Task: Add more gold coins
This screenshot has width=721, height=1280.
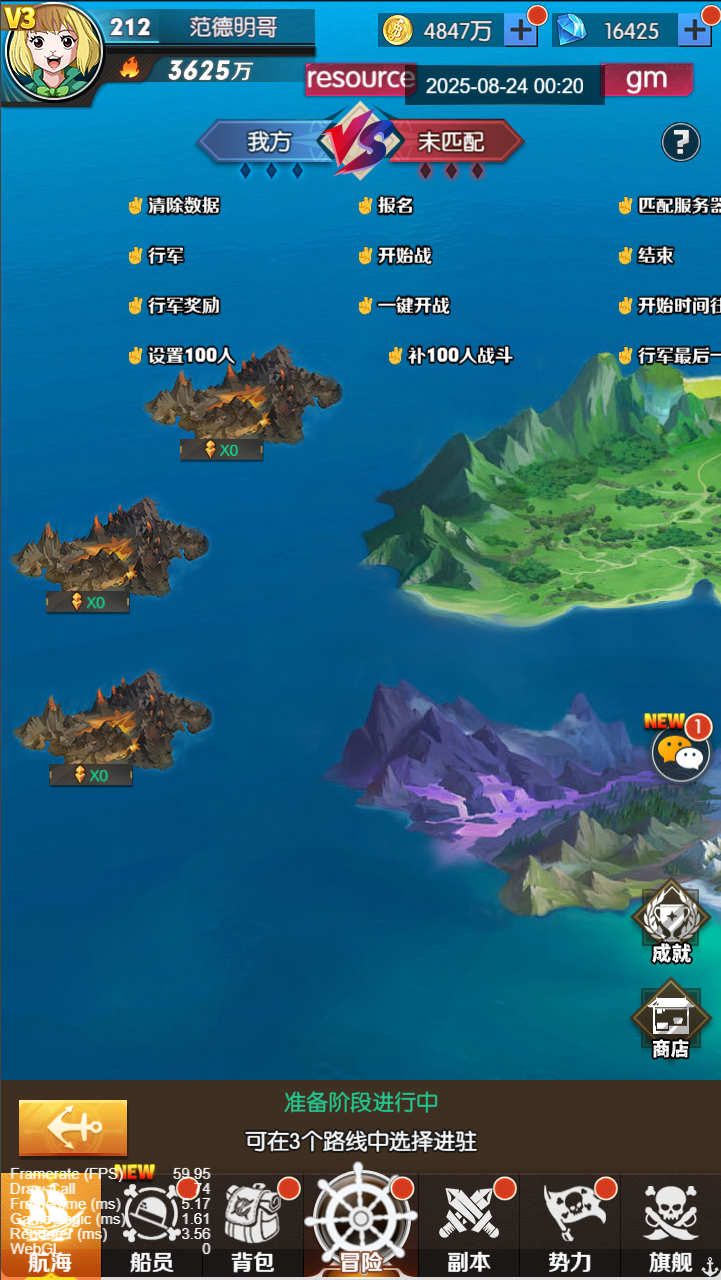Action: pos(521,31)
